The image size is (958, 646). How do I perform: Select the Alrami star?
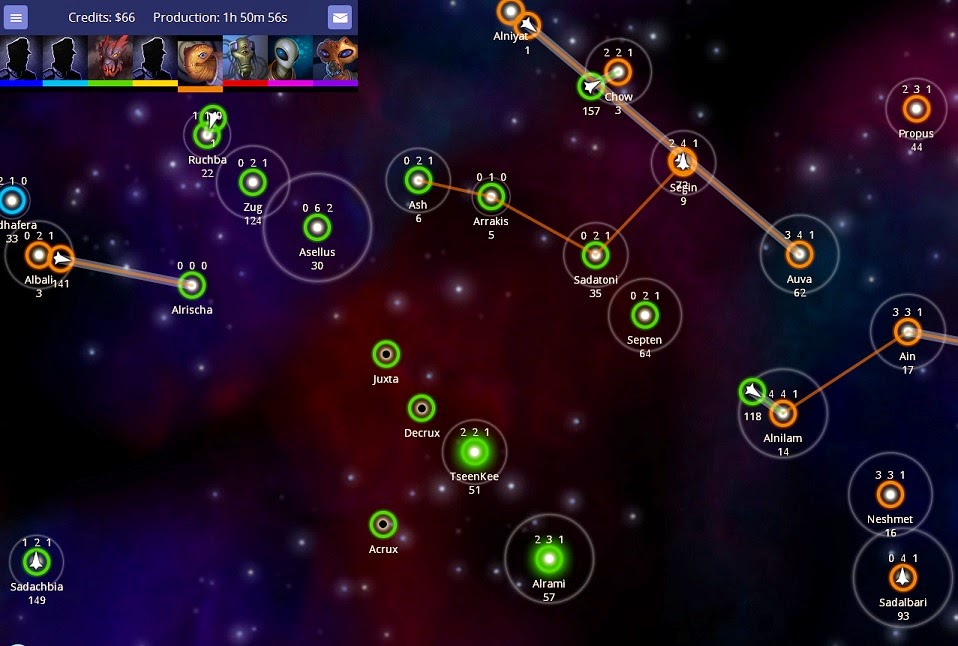(x=548, y=558)
